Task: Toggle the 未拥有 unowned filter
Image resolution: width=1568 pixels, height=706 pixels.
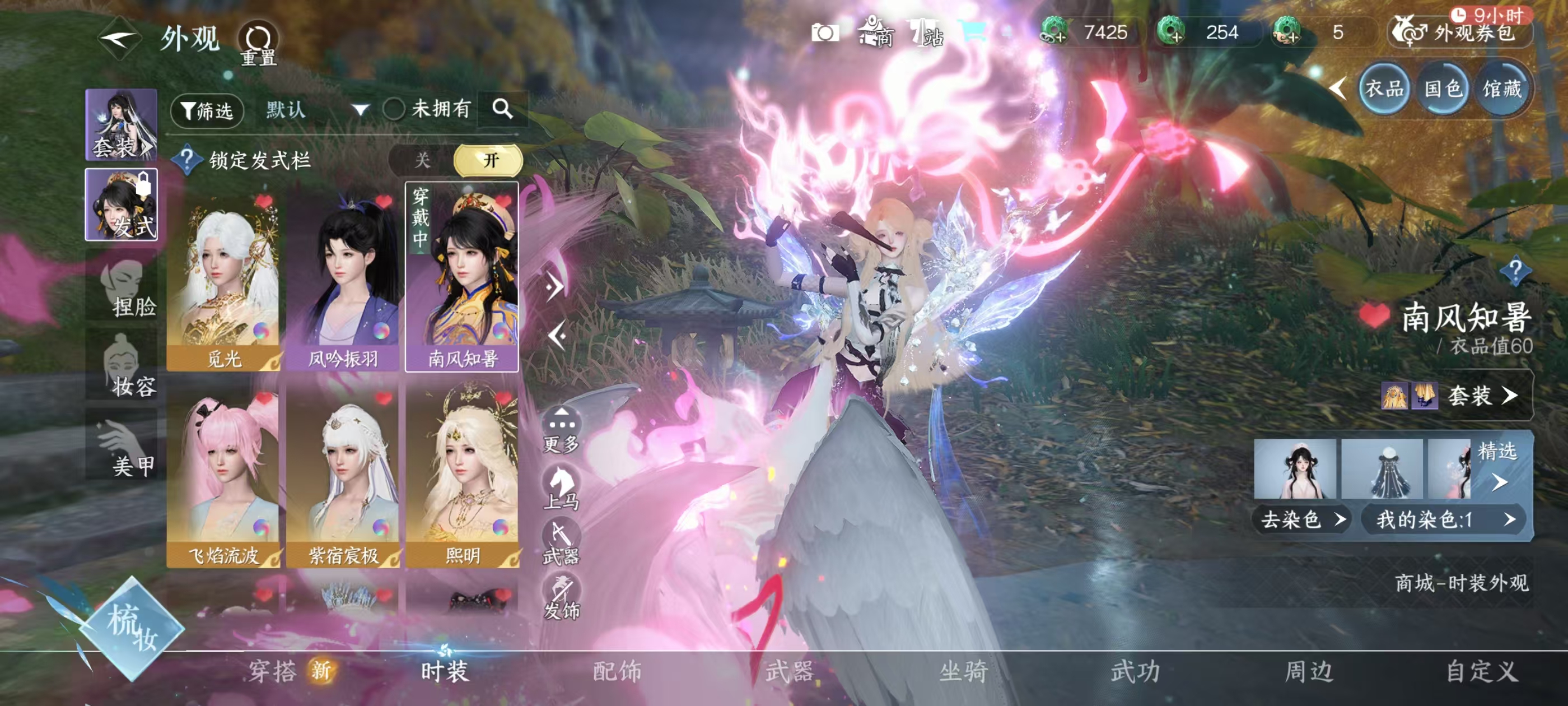Action: 394,110
